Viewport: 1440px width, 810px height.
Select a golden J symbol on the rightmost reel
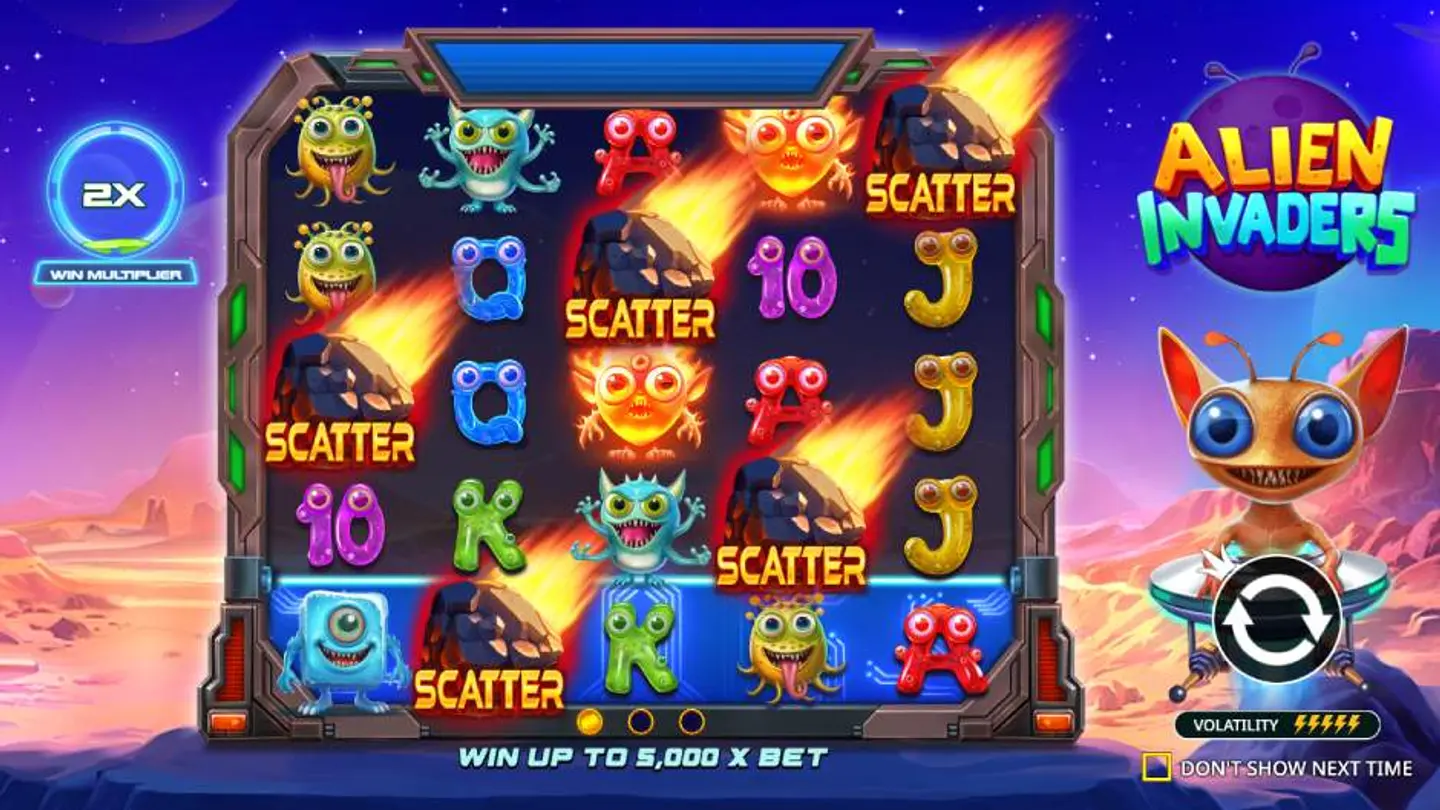tap(940, 390)
